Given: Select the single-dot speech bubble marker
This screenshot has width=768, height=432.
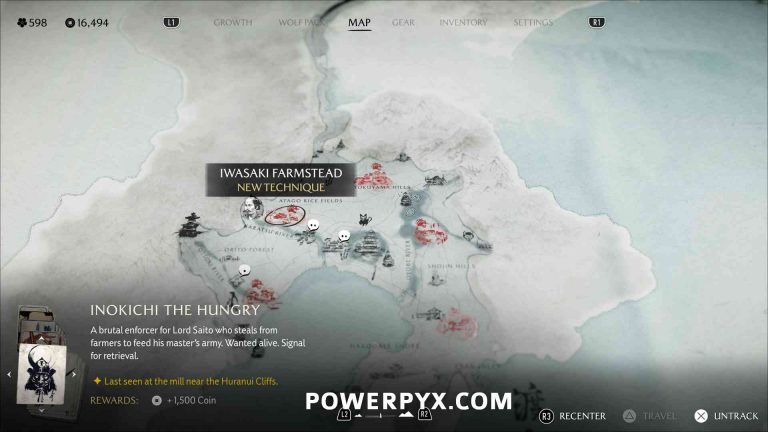Looking at the screenshot, I should coord(244,268).
